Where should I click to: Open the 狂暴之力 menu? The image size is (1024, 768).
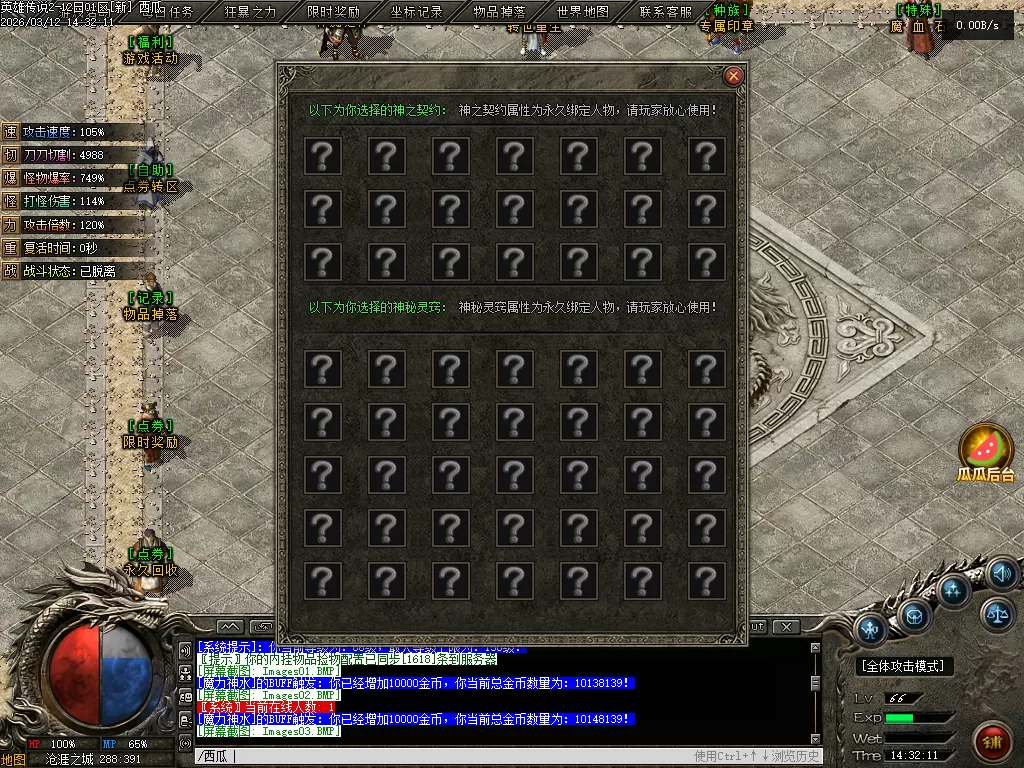[250, 12]
